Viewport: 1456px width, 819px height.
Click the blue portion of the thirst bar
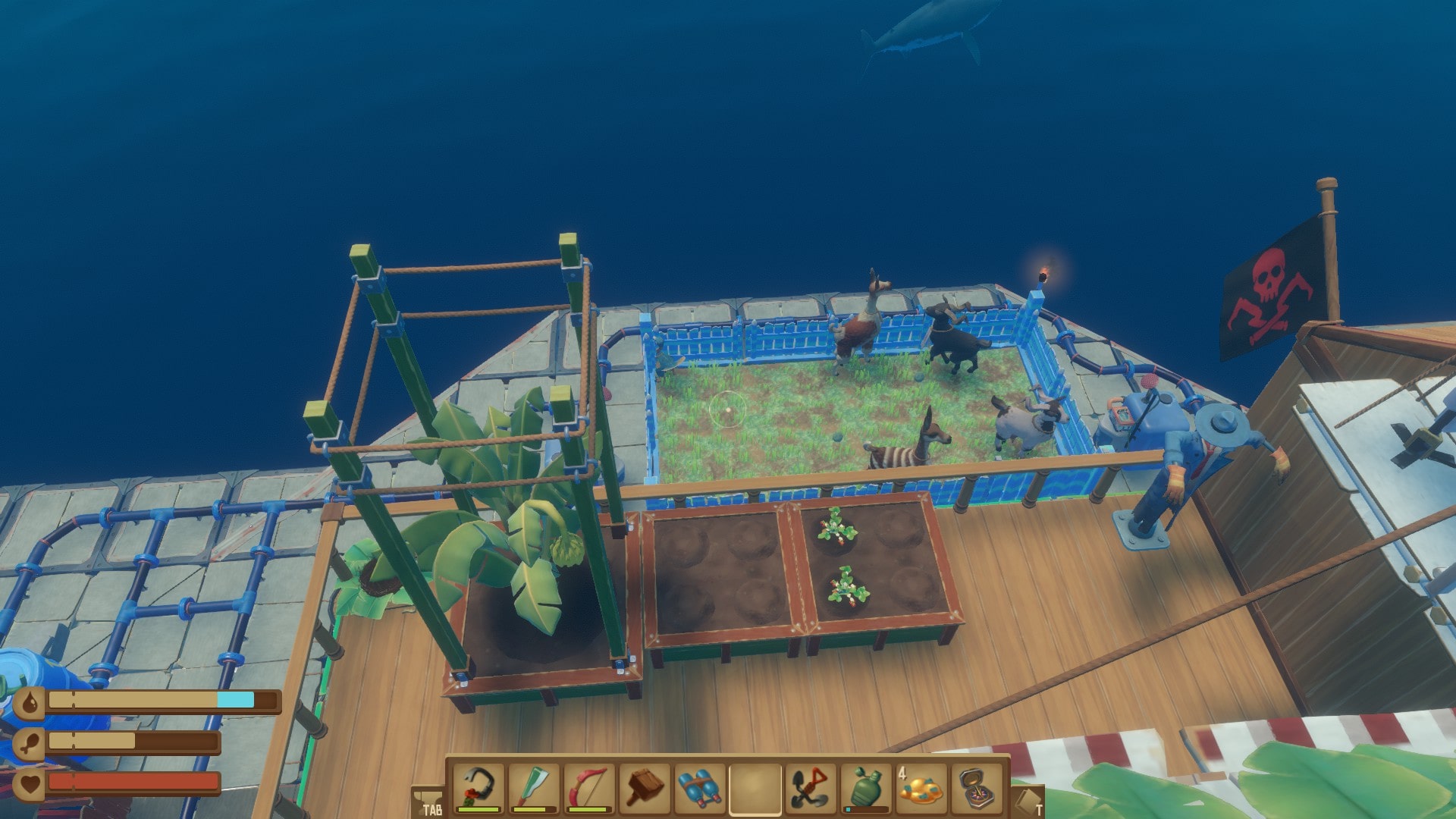pos(235,698)
